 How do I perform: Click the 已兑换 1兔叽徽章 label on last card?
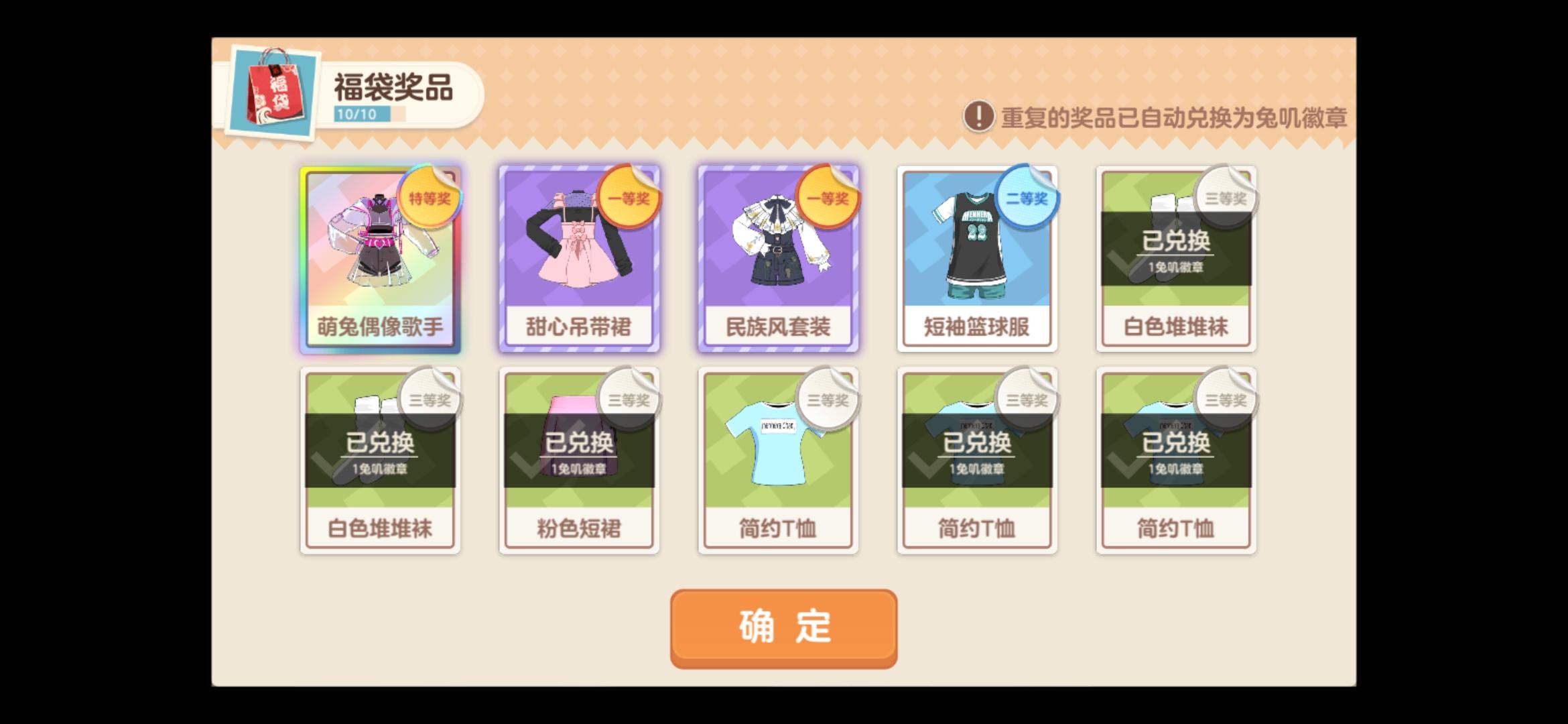click(x=1176, y=456)
